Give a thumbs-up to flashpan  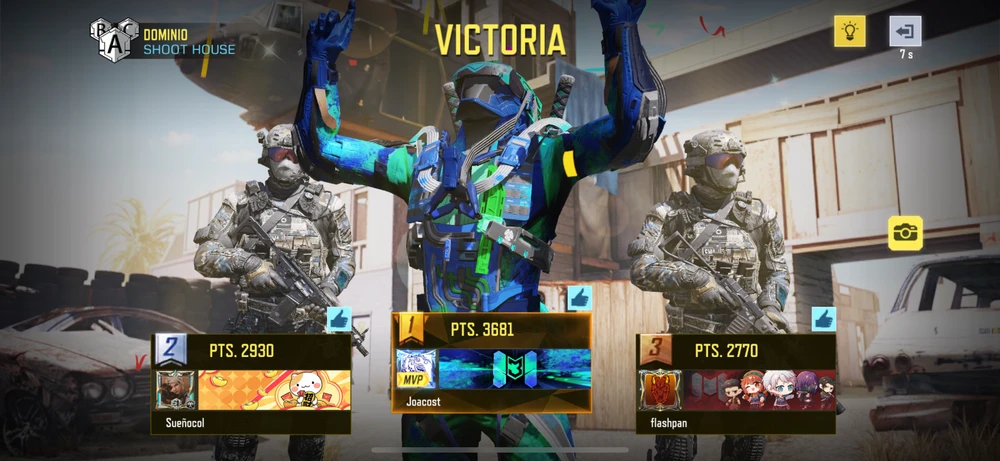pos(823,320)
